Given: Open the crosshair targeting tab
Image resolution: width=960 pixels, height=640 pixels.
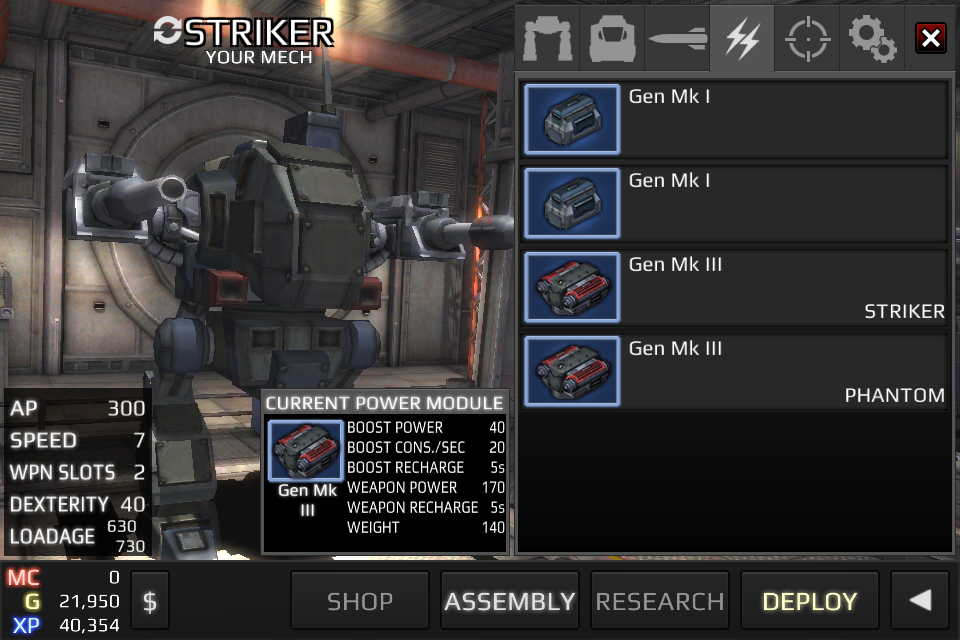Looking at the screenshot, I should tap(806, 39).
